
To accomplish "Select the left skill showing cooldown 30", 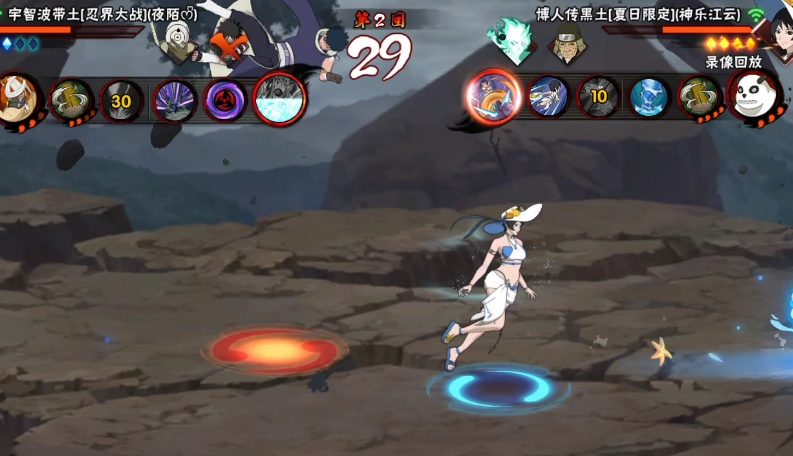I will click(x=121, y=100).
